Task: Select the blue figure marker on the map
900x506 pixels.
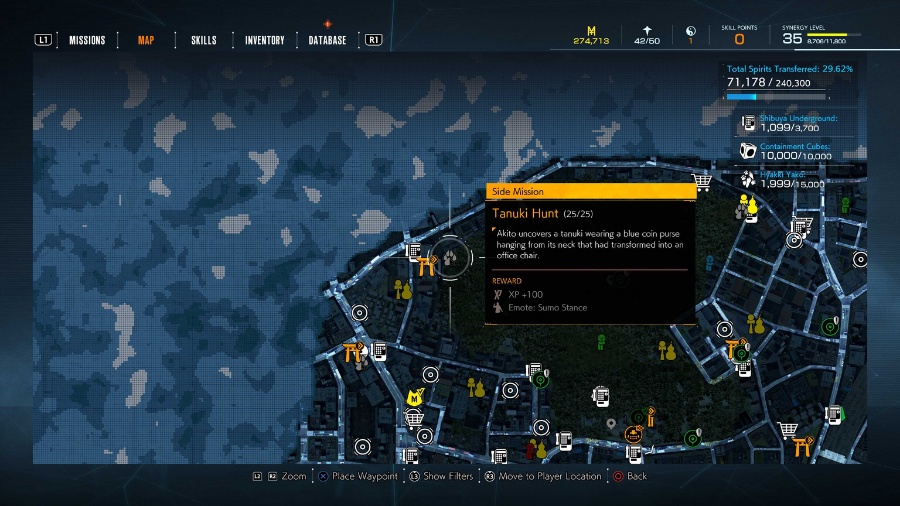Action: pos(709,264)
